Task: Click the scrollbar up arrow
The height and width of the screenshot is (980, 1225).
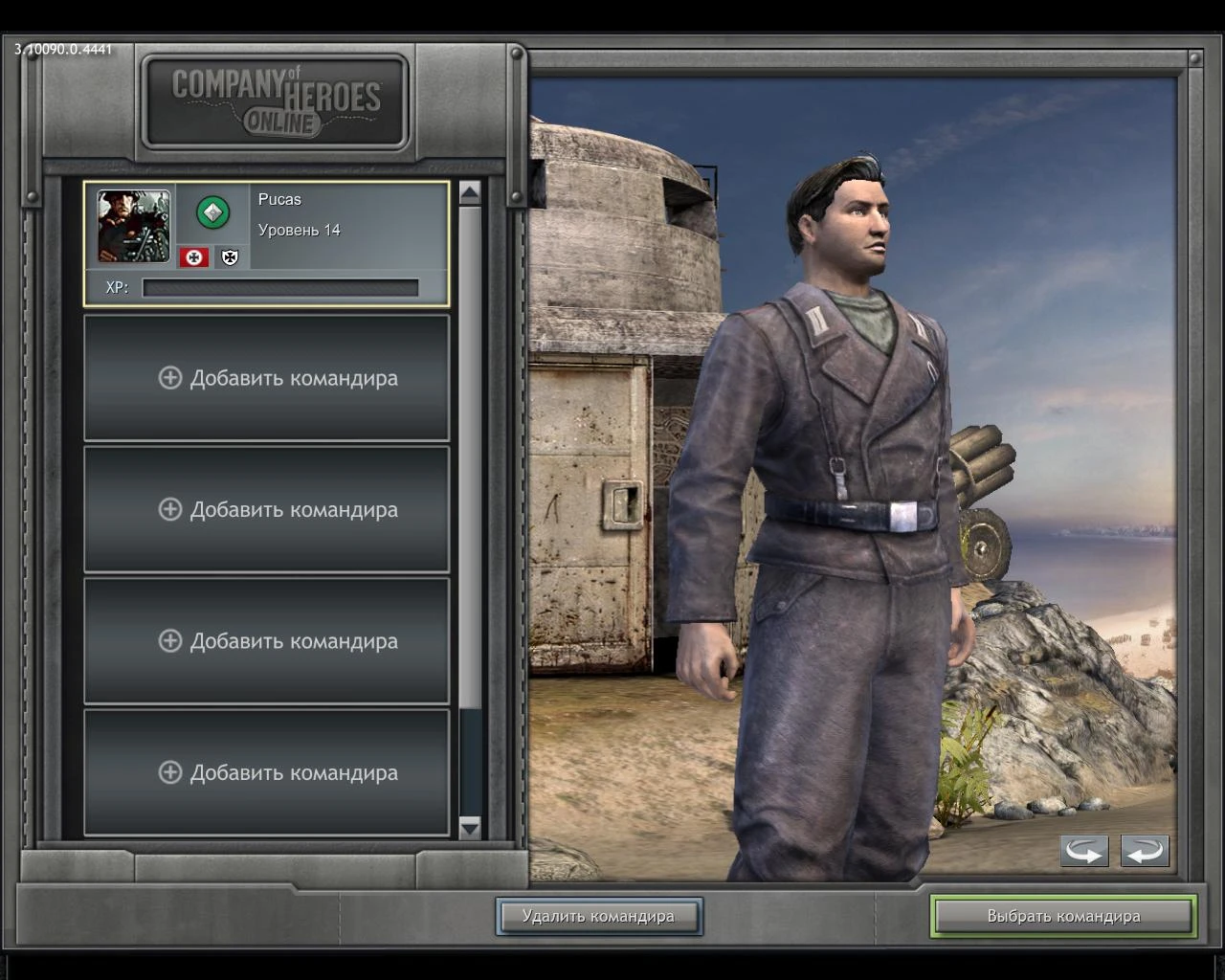Action: coord(470,193)
